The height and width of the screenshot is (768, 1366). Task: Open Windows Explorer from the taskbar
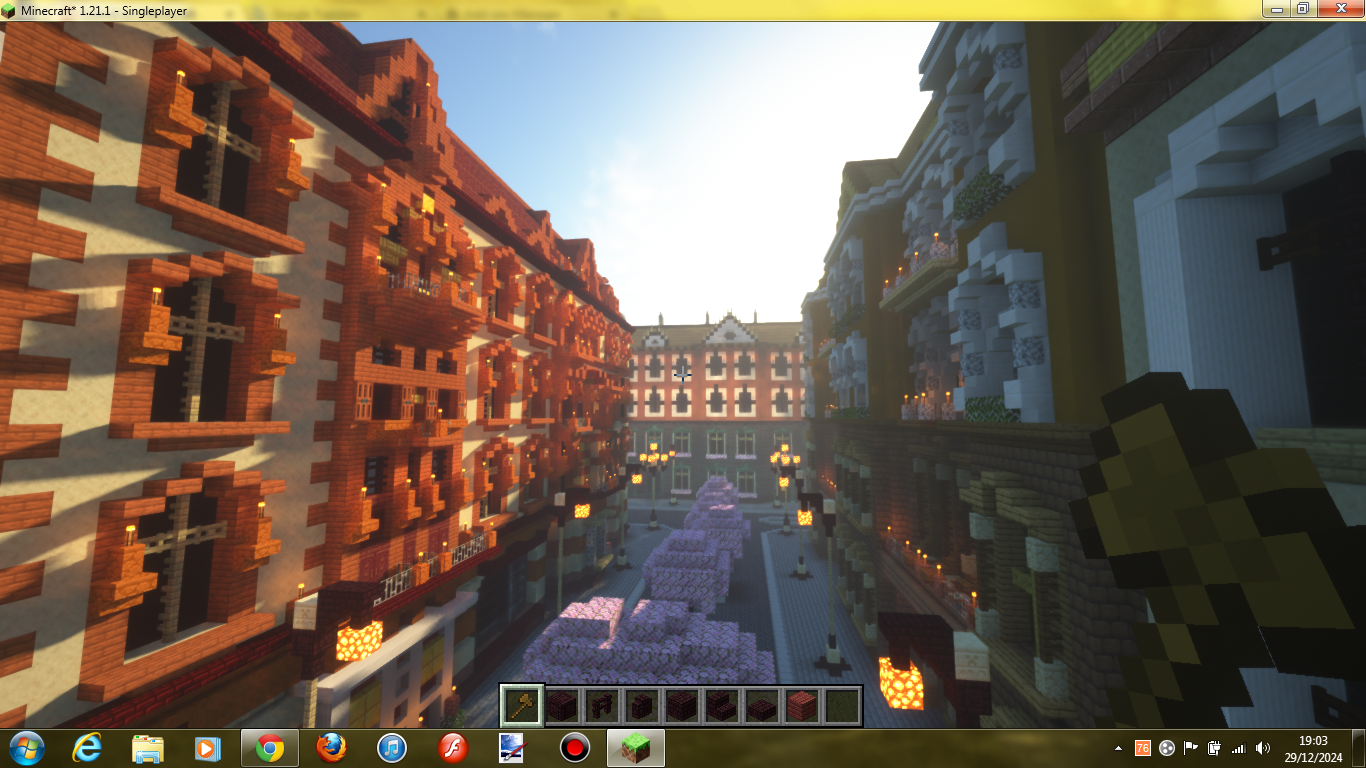(146, 749)
